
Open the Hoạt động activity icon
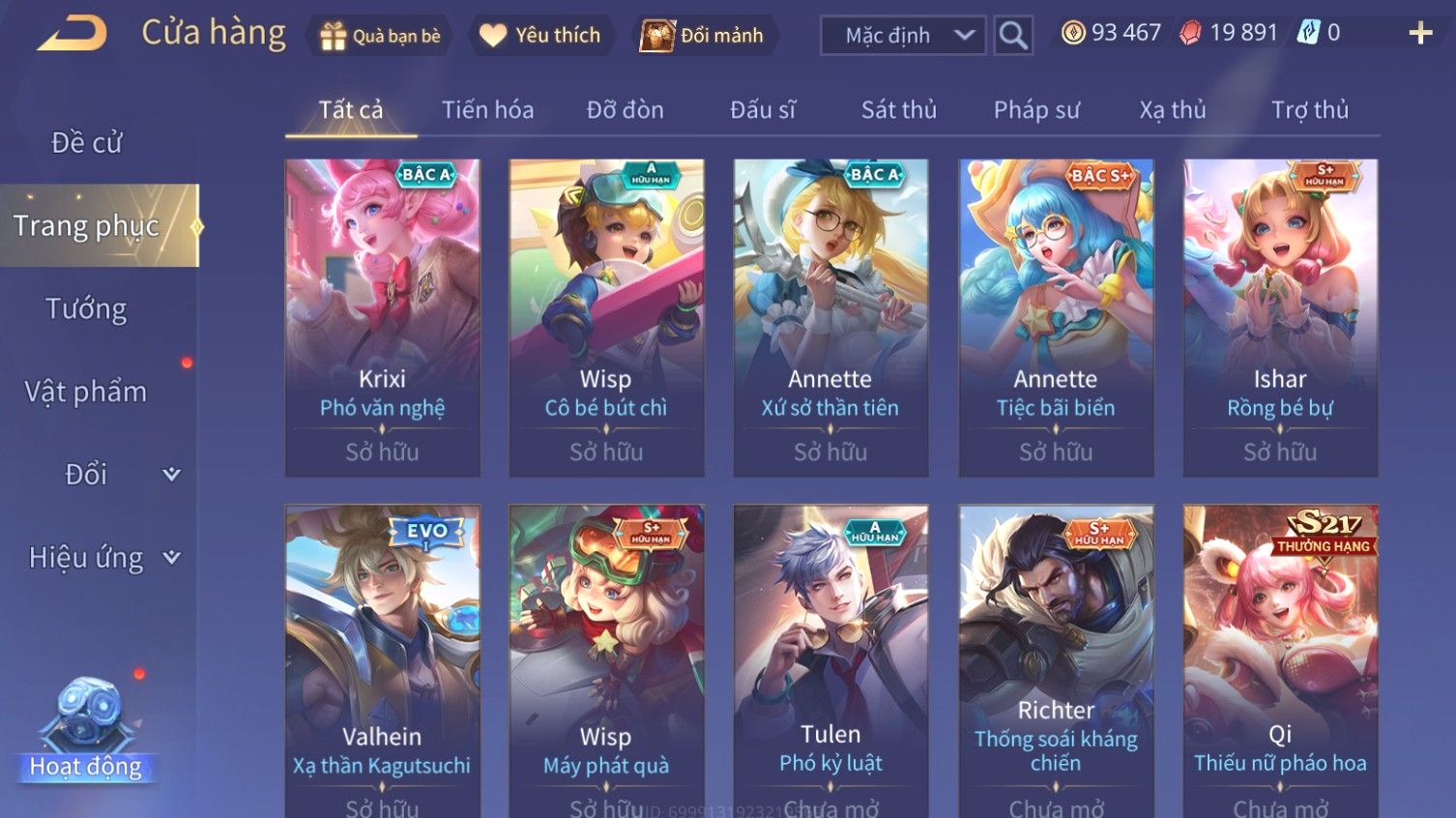pyautogui.click(x=87, y=730)
